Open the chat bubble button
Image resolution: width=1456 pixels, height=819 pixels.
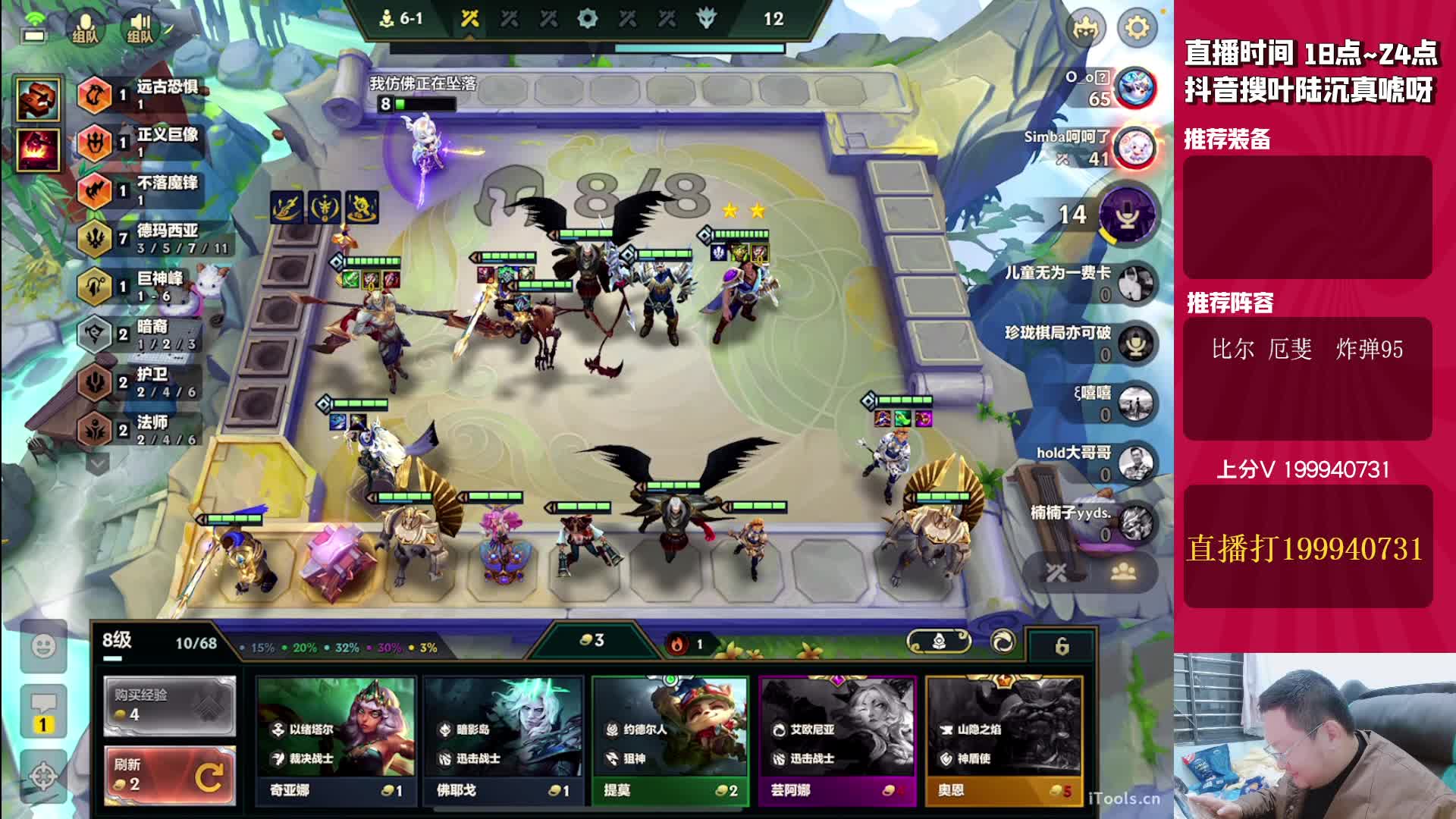[43, 709]
